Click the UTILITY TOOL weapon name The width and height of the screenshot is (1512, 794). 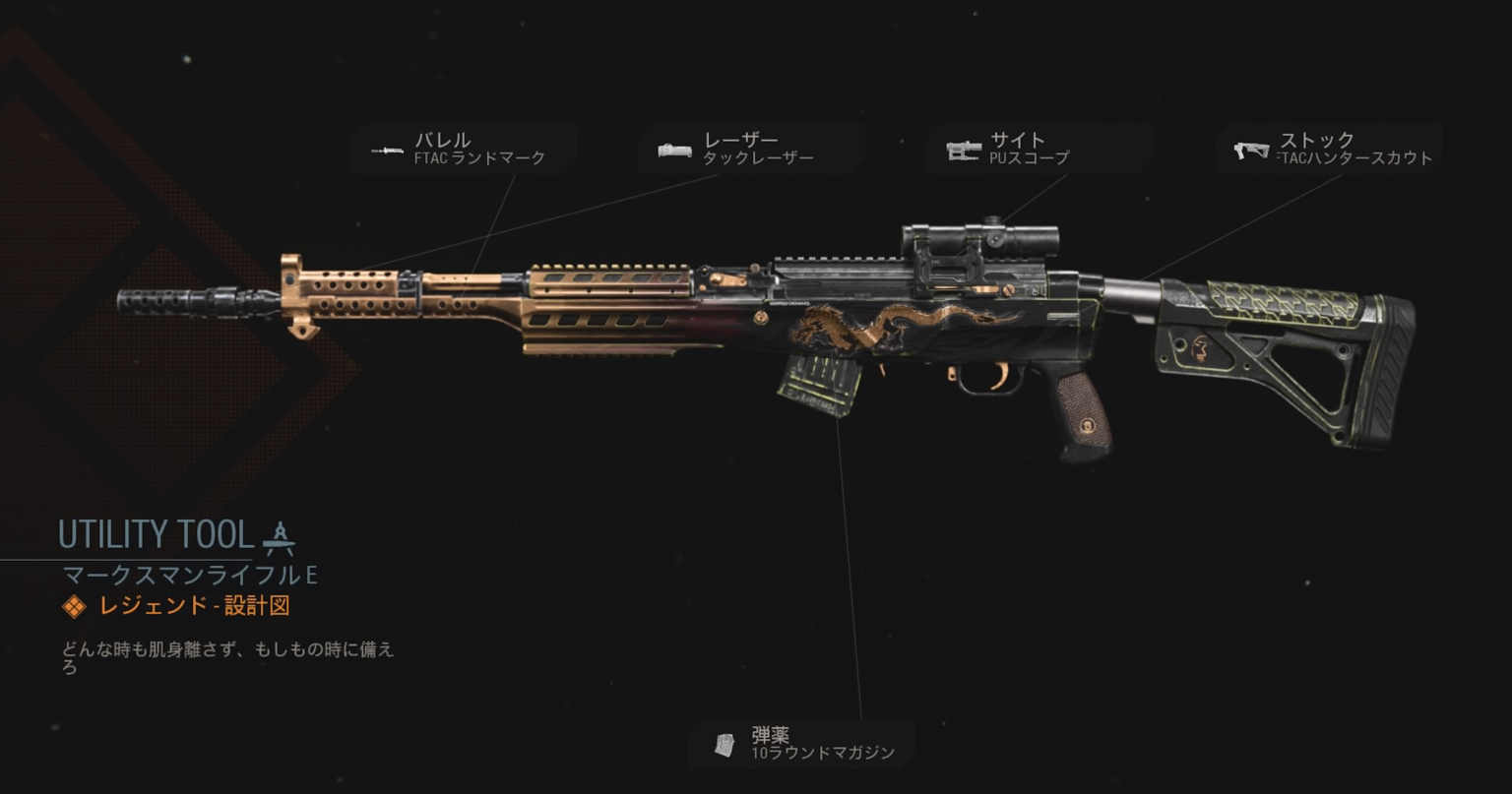click(155, 534)
